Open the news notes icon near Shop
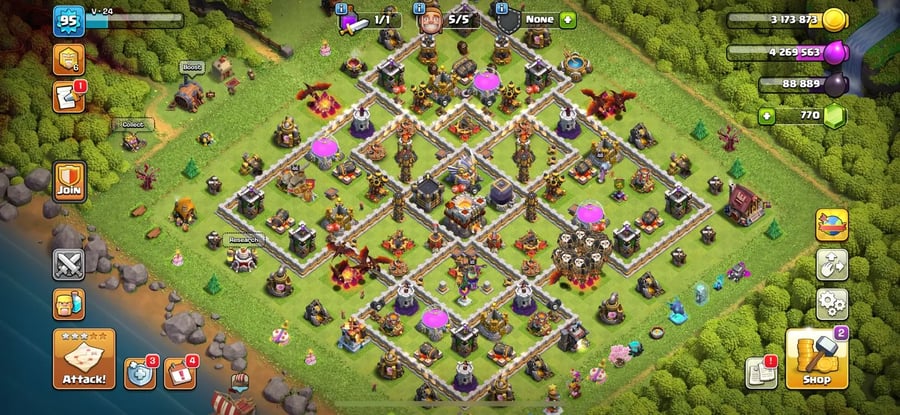This screenshot has width=900, height=415. tap(761, 373)
